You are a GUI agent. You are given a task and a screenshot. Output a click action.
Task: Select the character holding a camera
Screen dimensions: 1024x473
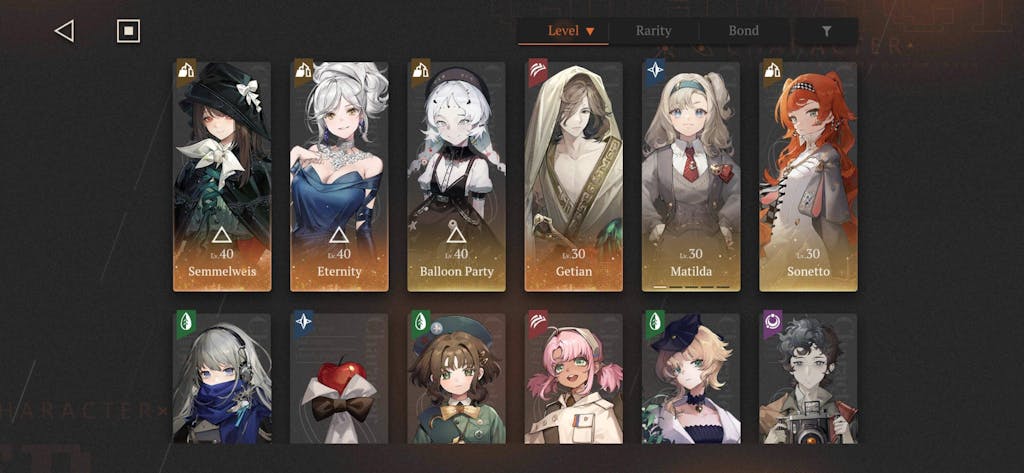[x=808, y=378]
